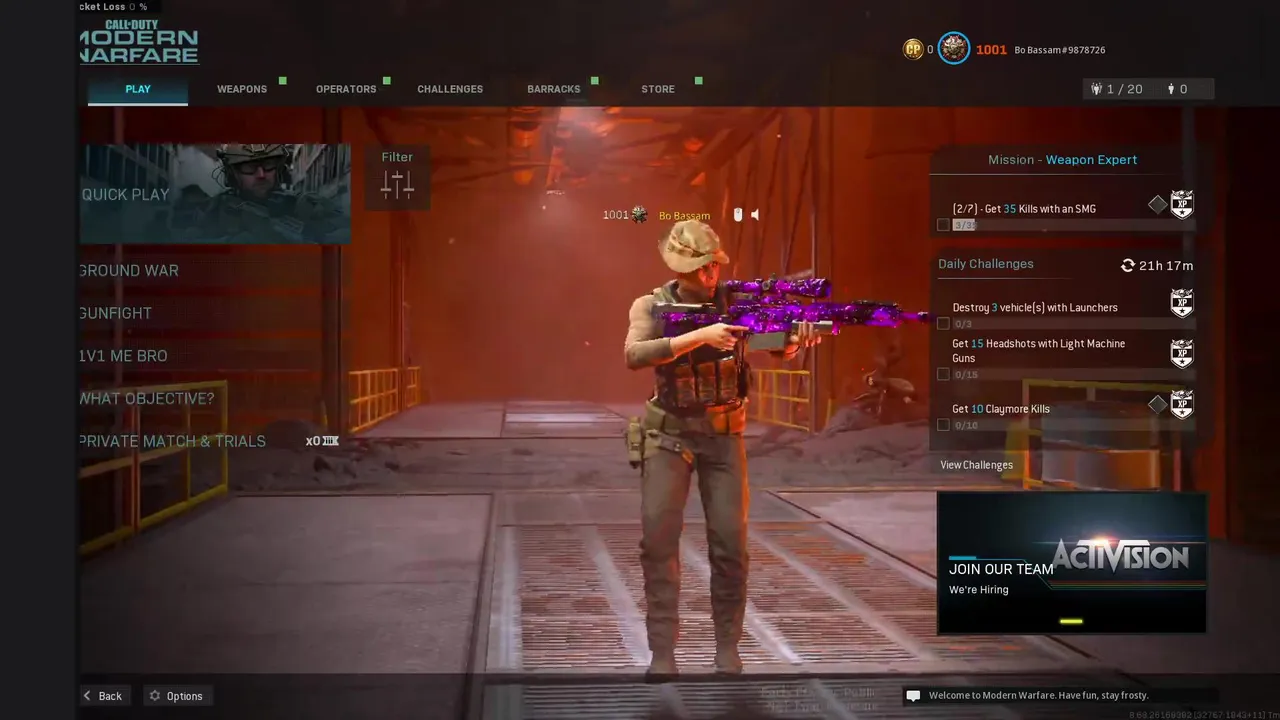The height and width of the screenshot is (720, 1280).
Task: Choose the Gunfight playlist
Action: pyautogui.click(x=116, y=313)
